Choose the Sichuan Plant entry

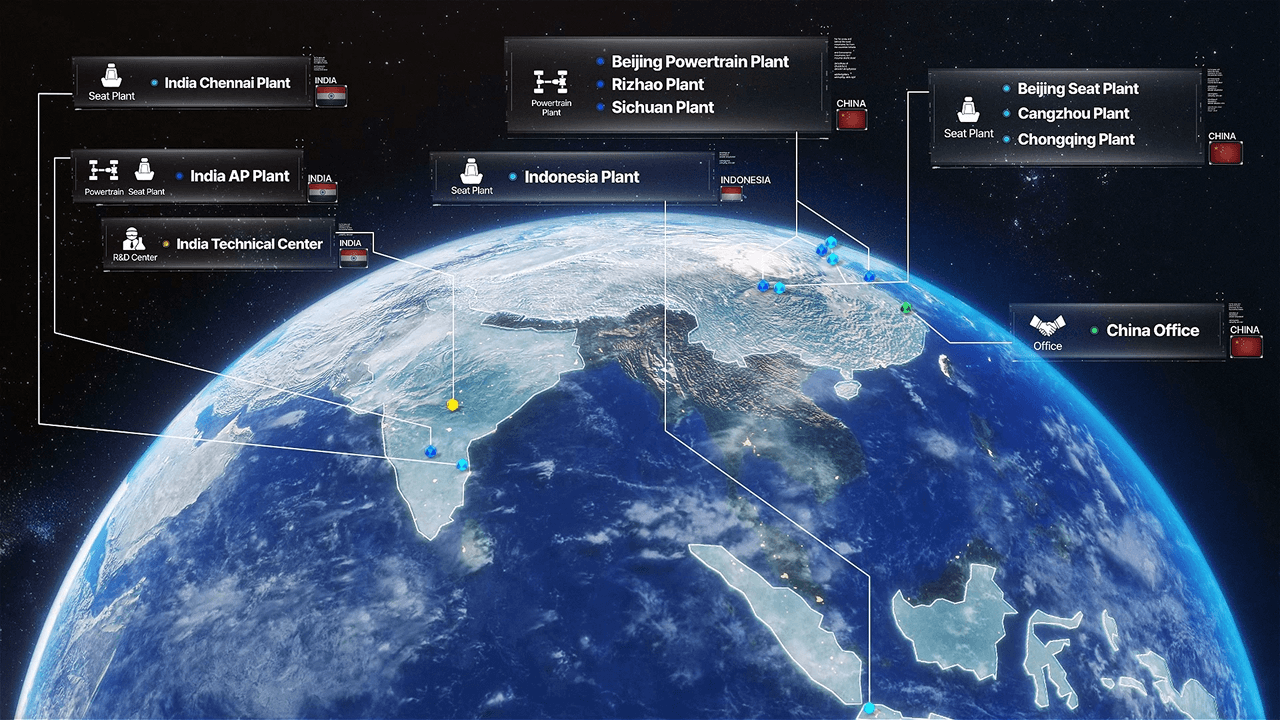coord(662,108)
